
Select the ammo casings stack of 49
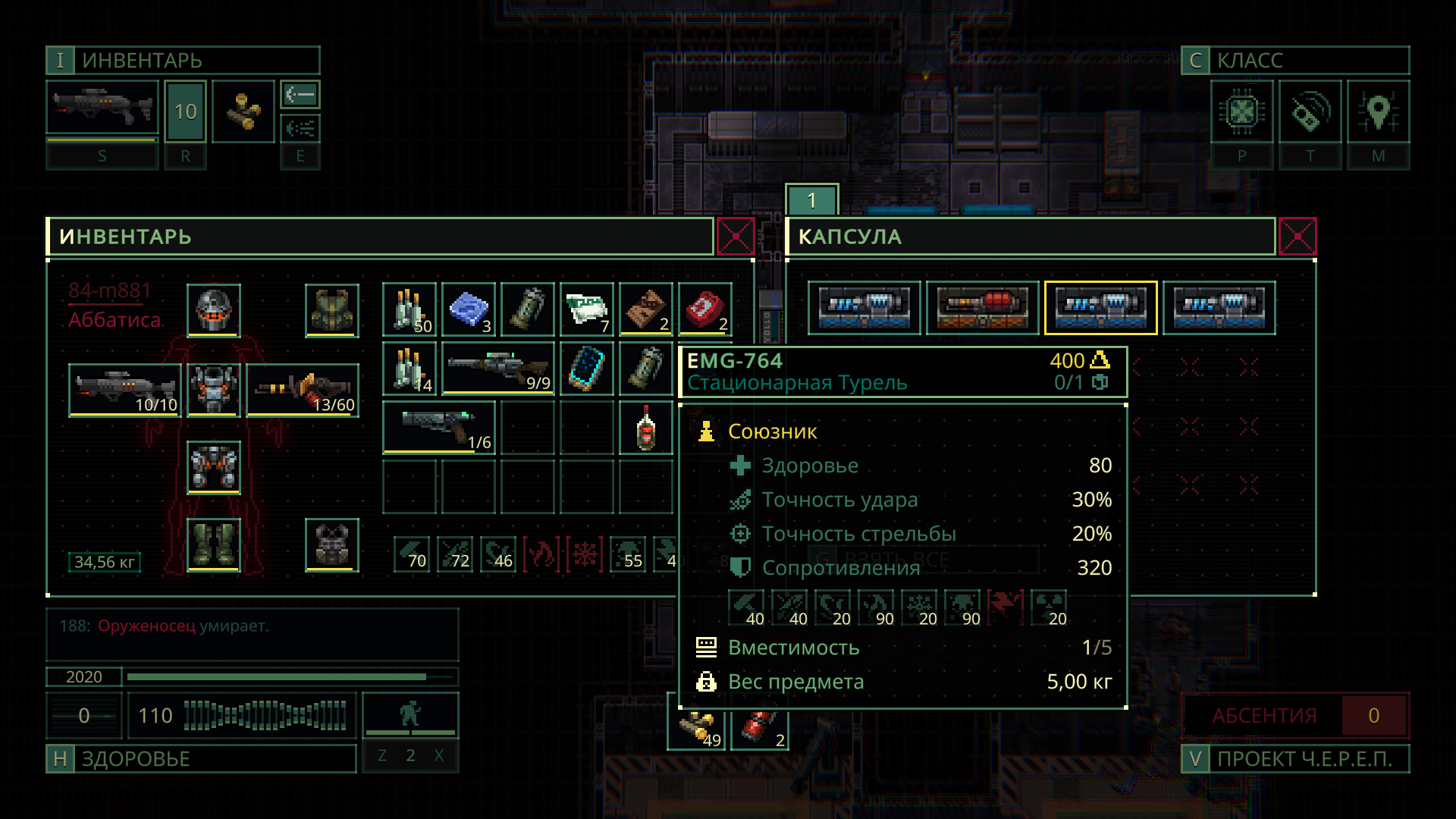(698, 728)
